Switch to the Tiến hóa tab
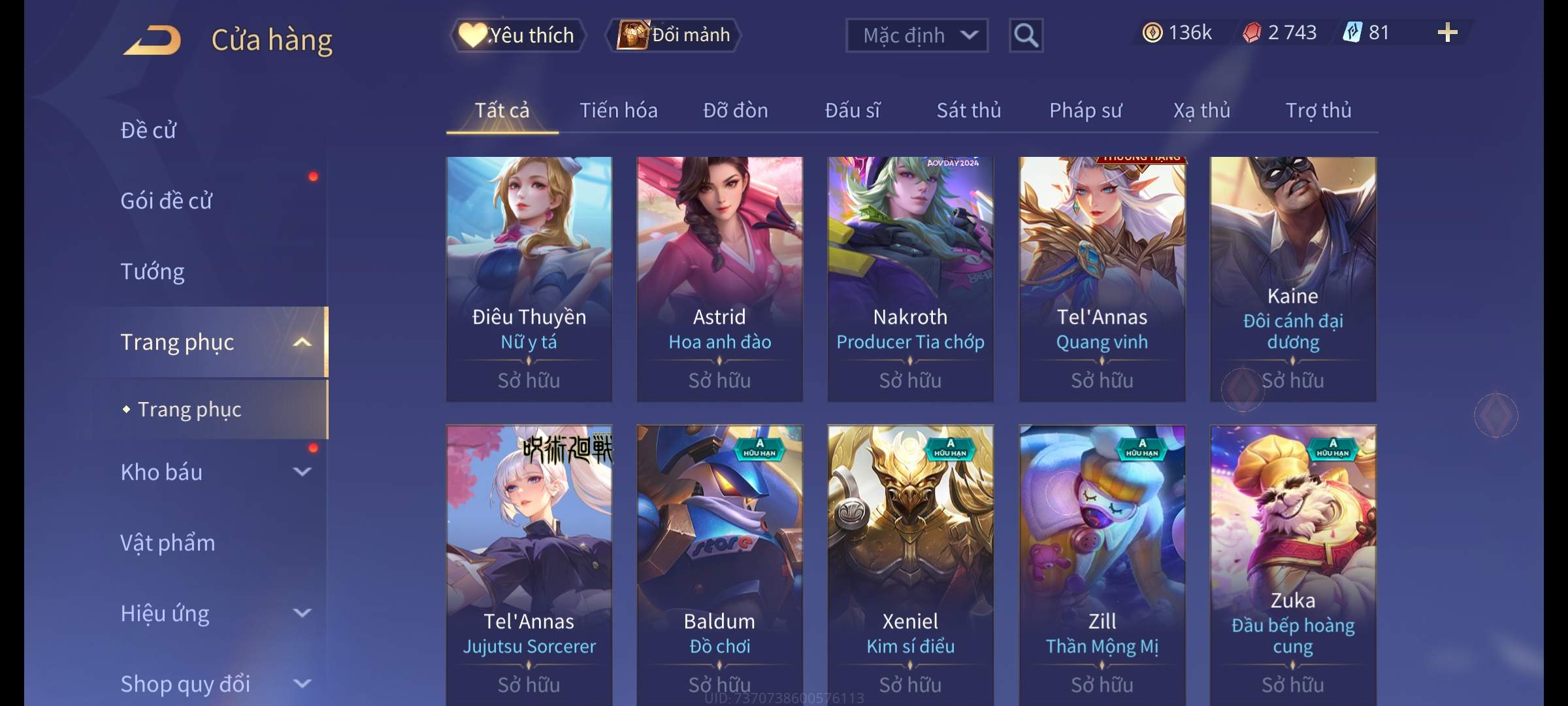This screenshot has width=1568, height=706. tap(618, 110)
